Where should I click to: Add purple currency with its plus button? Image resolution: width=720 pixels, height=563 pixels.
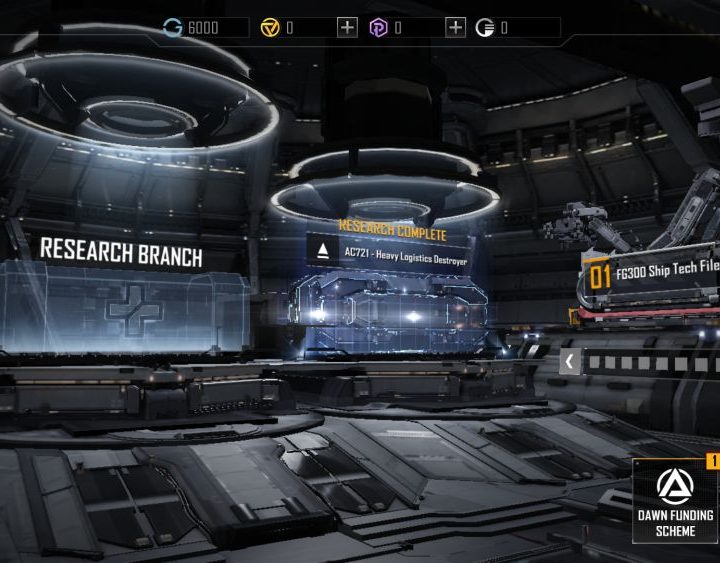(455, 27)
